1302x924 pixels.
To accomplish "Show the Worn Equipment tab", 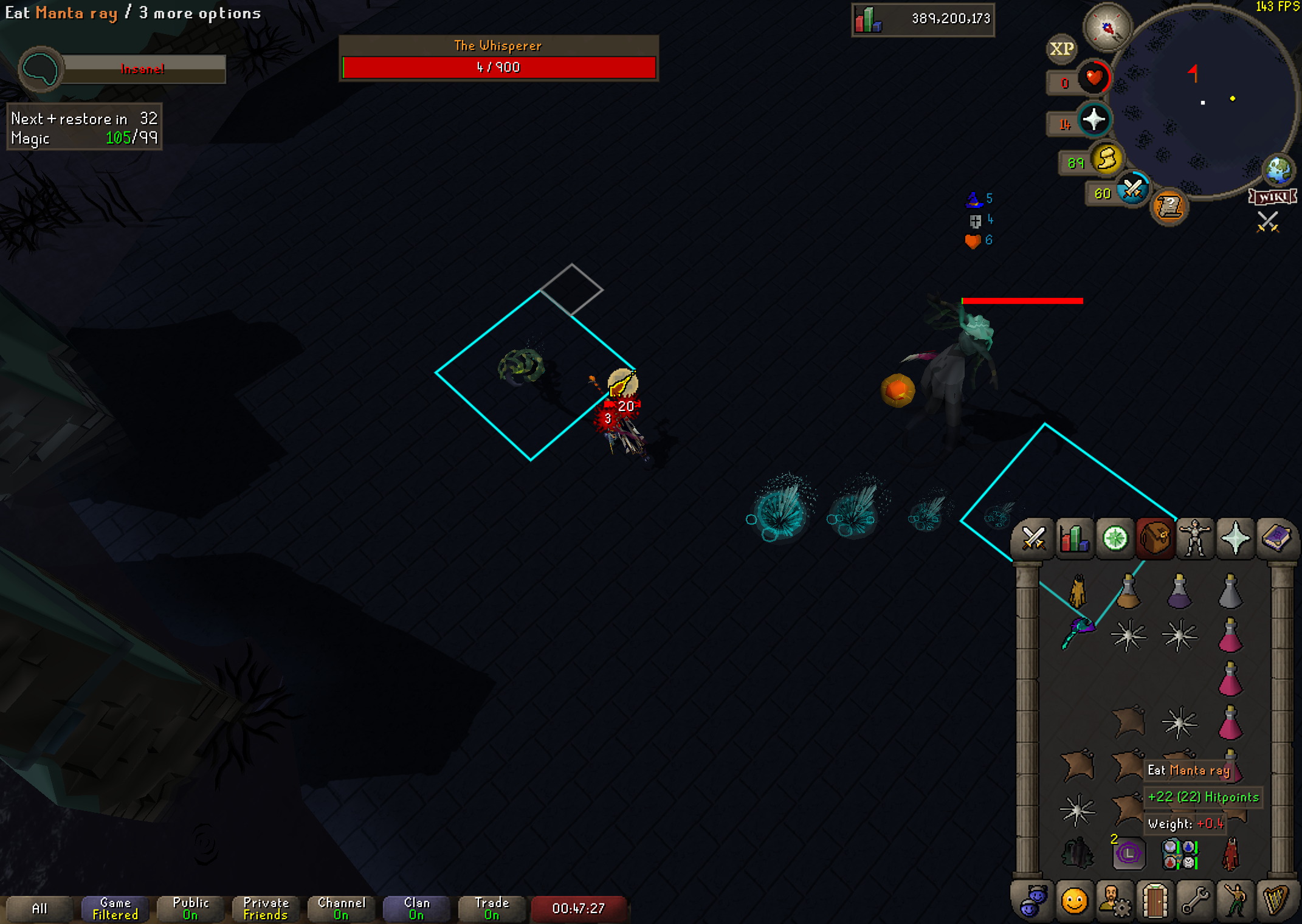I will pos(1194,539).
